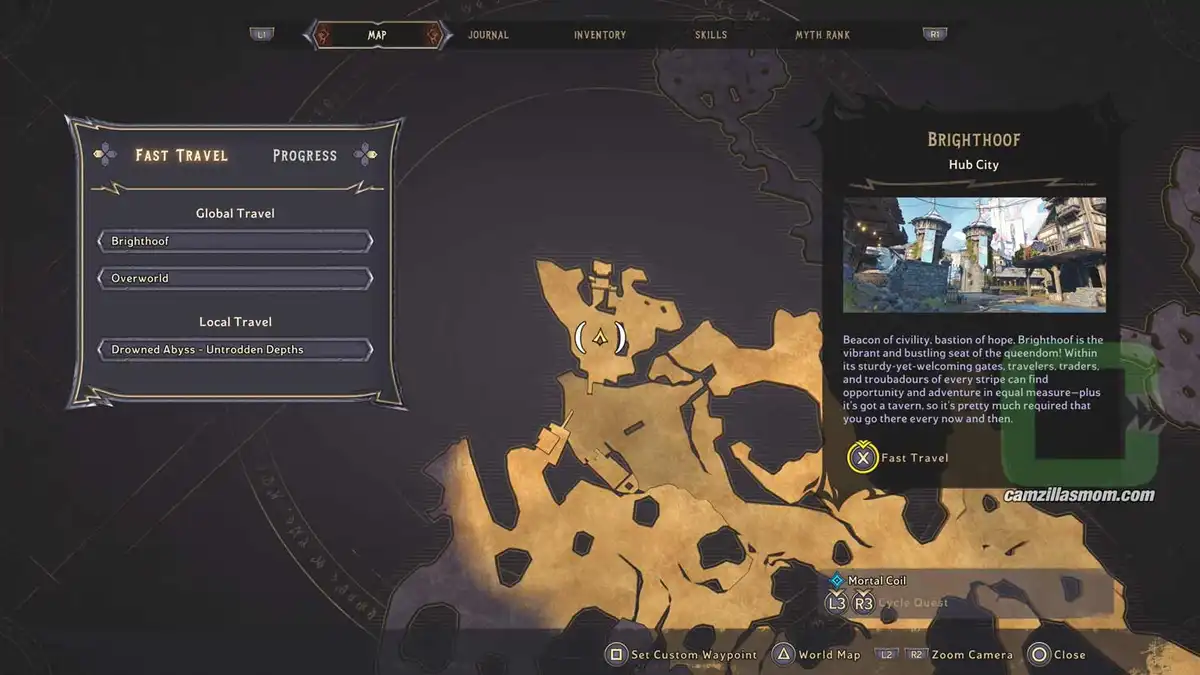Image resolution: width=1200 pixels, height=675 pixels.
Task: Show the Myth Rank tab
Action: (822, 35)
